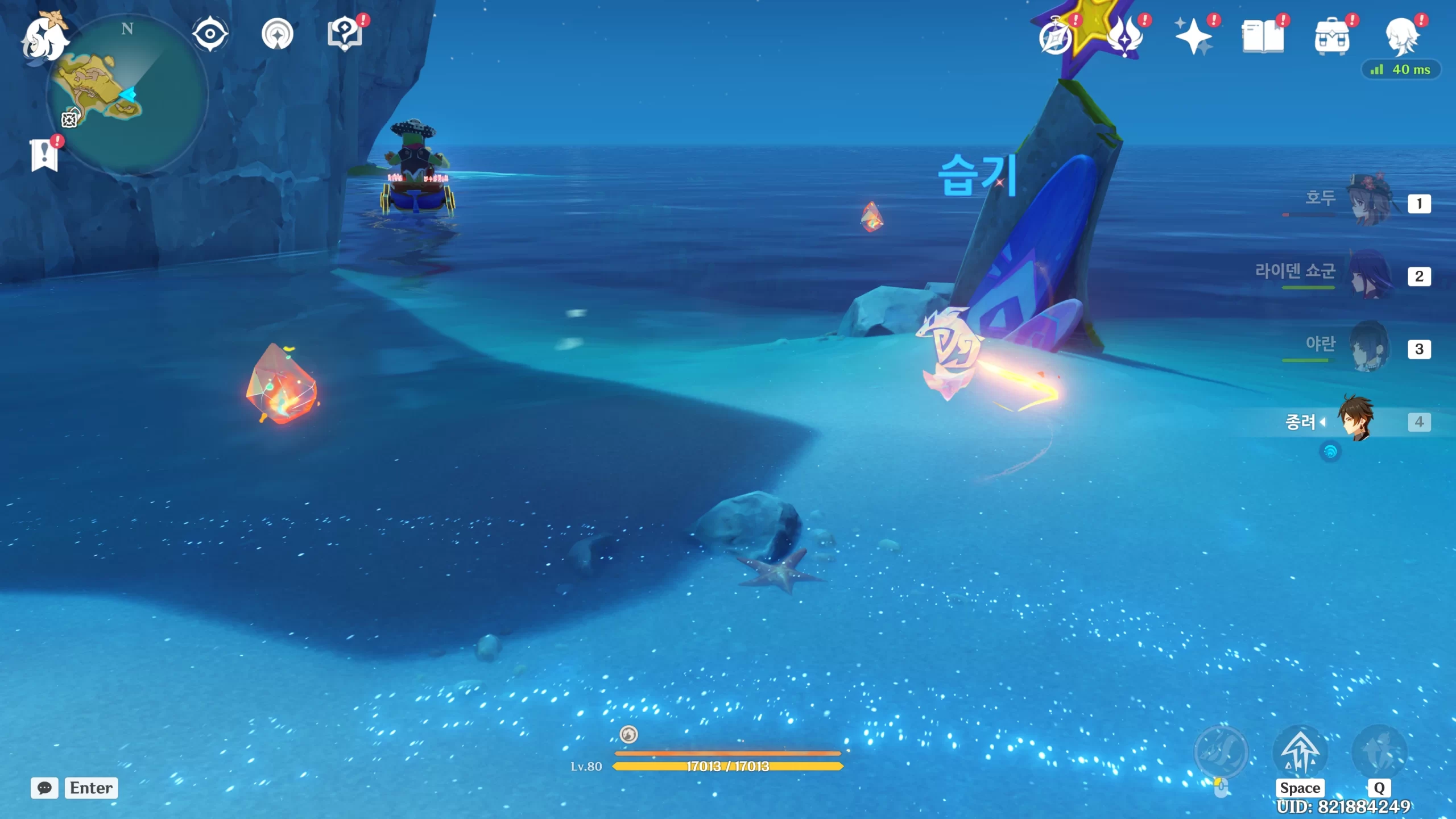This screenshot has width=1456, height=819.
Task: Open the Adventurer Handbook book icon
Action: [1263, 38]
